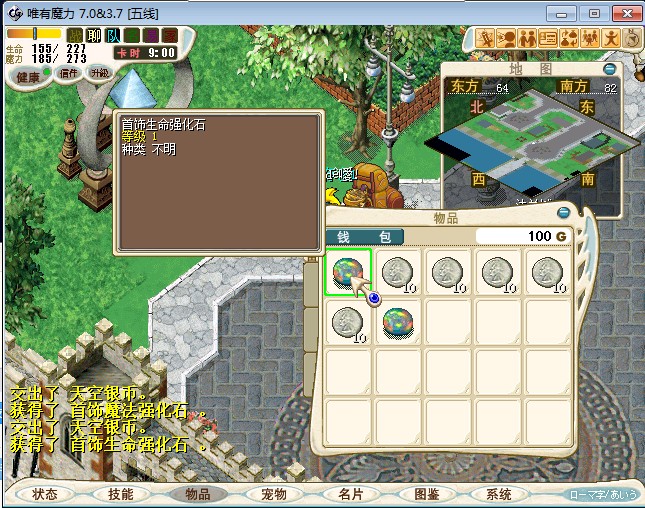Screen dimensions: 645x508
Task: Minimize the game window
Action: click(565, 13)
